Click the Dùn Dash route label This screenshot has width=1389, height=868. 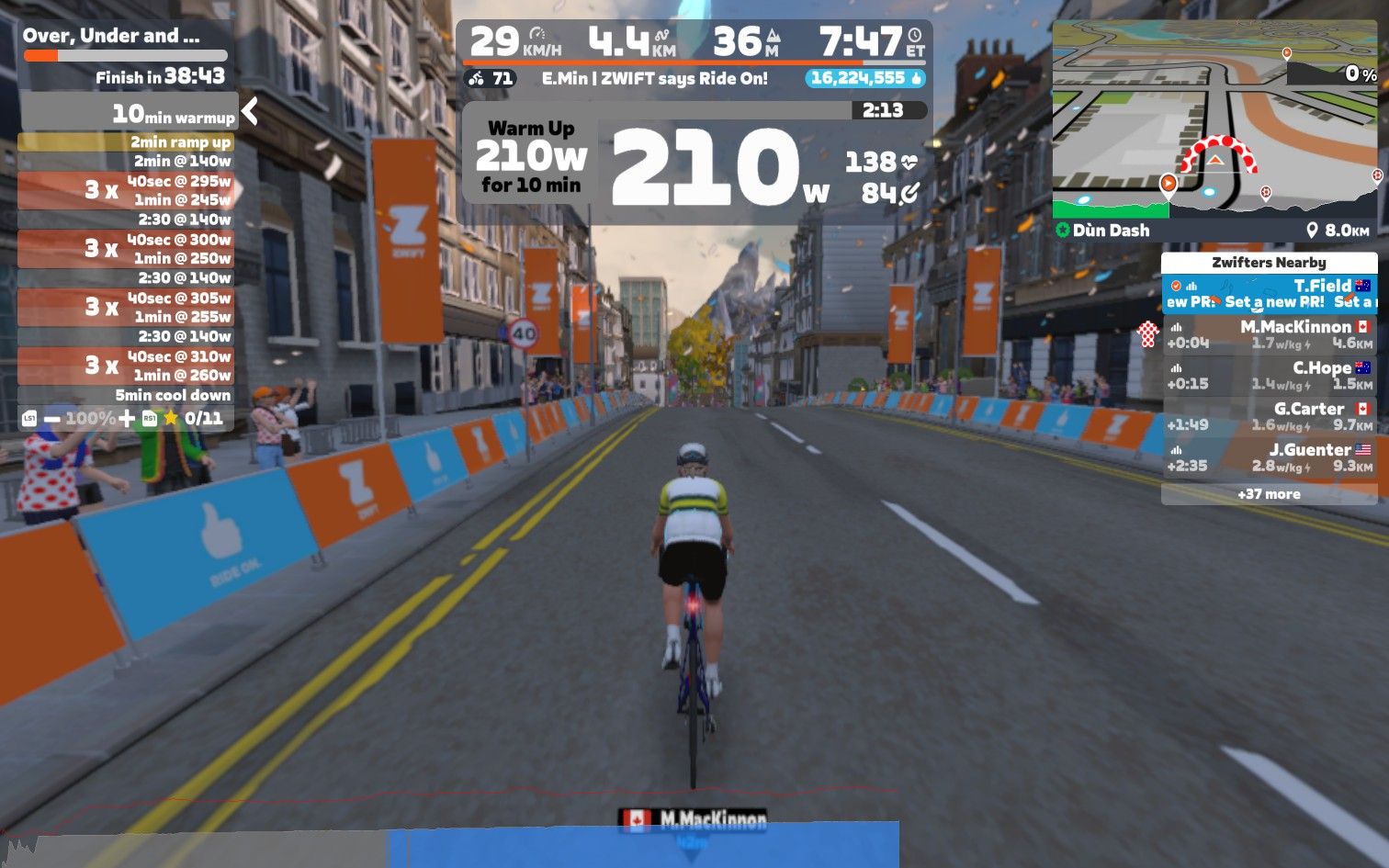click(1111, 231)
